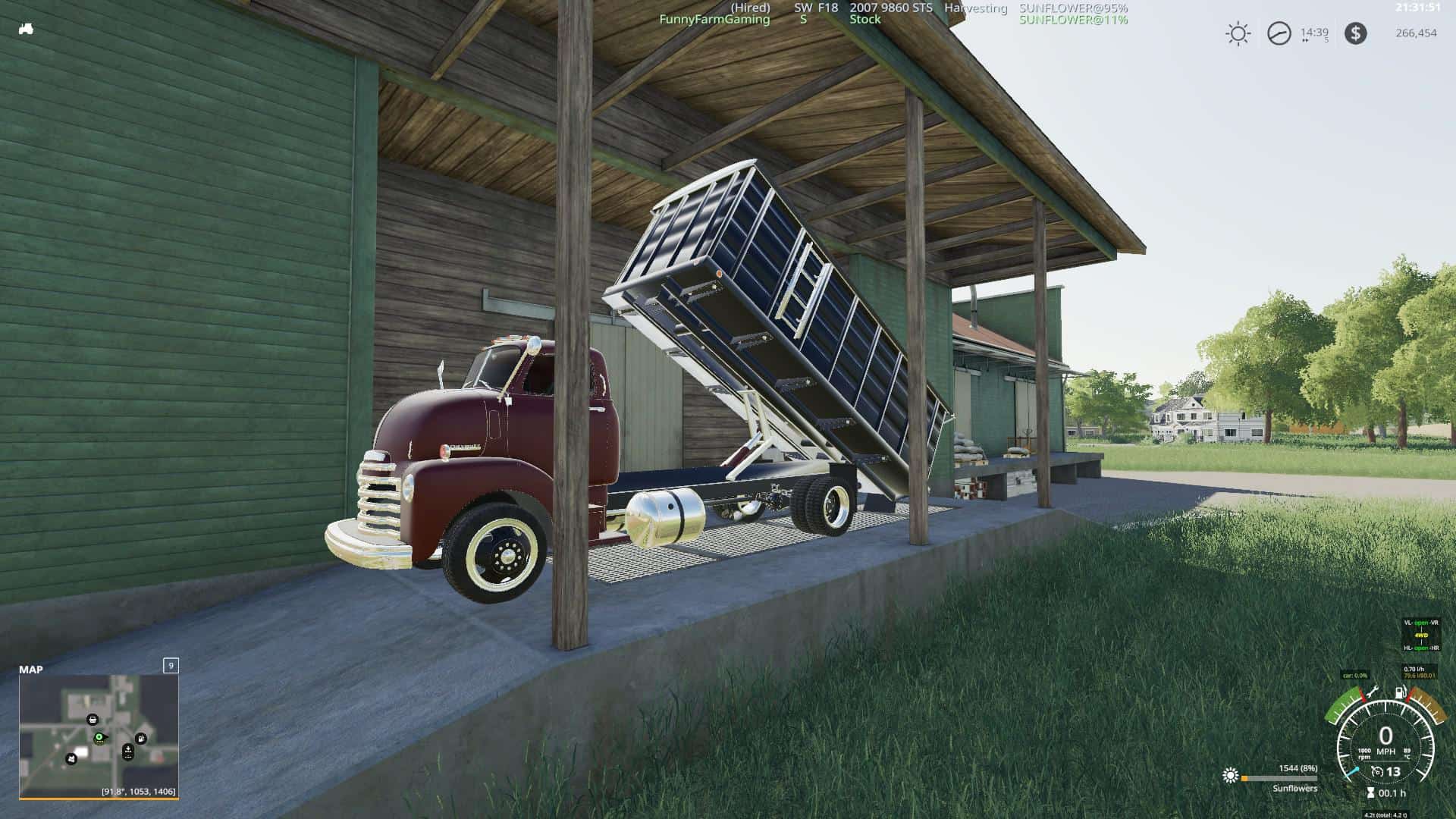This screenshot has height=819, width=1456.
Task: Click the cruise control icon in gauge
Action: [1378, 772]
